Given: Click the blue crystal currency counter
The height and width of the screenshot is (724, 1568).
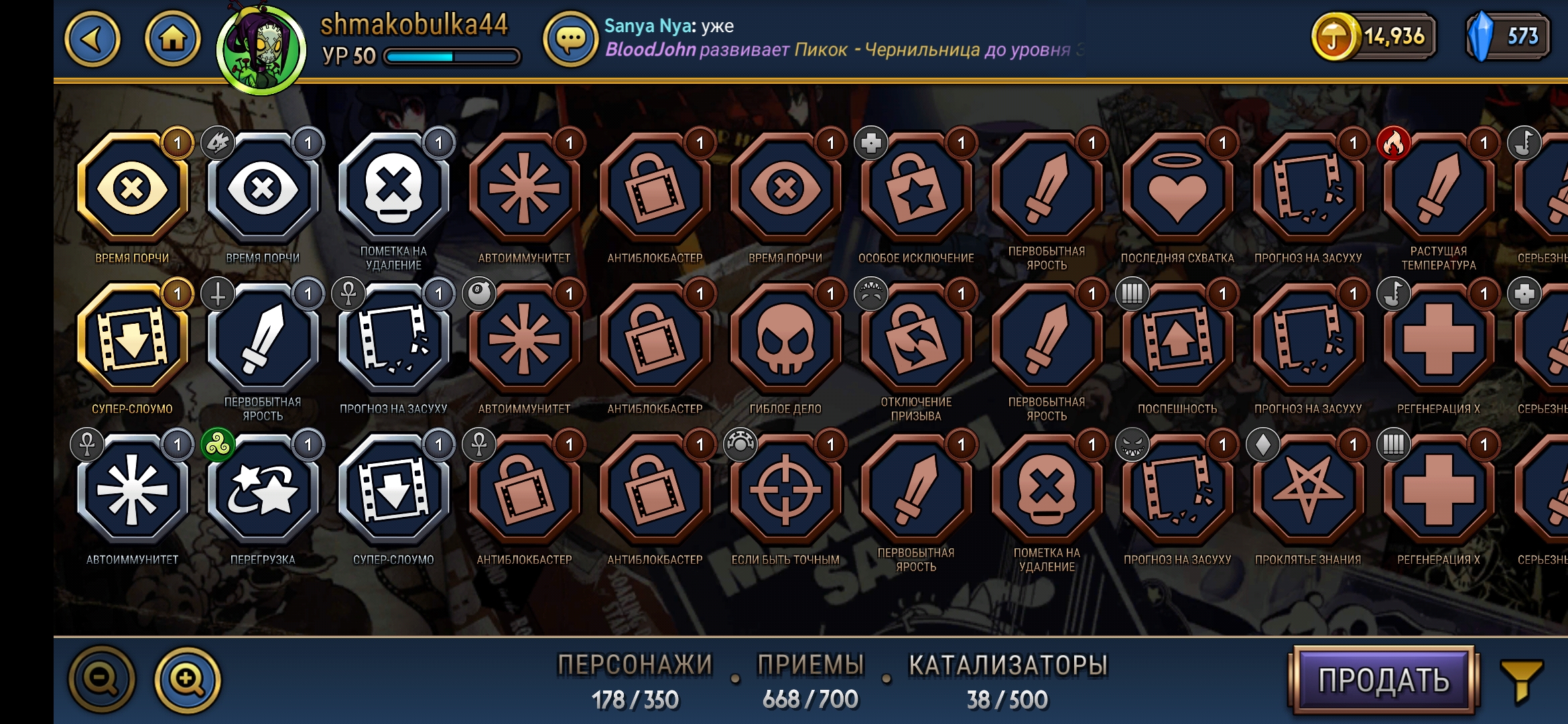Looking at the screenshot, I should point(1508,36).
